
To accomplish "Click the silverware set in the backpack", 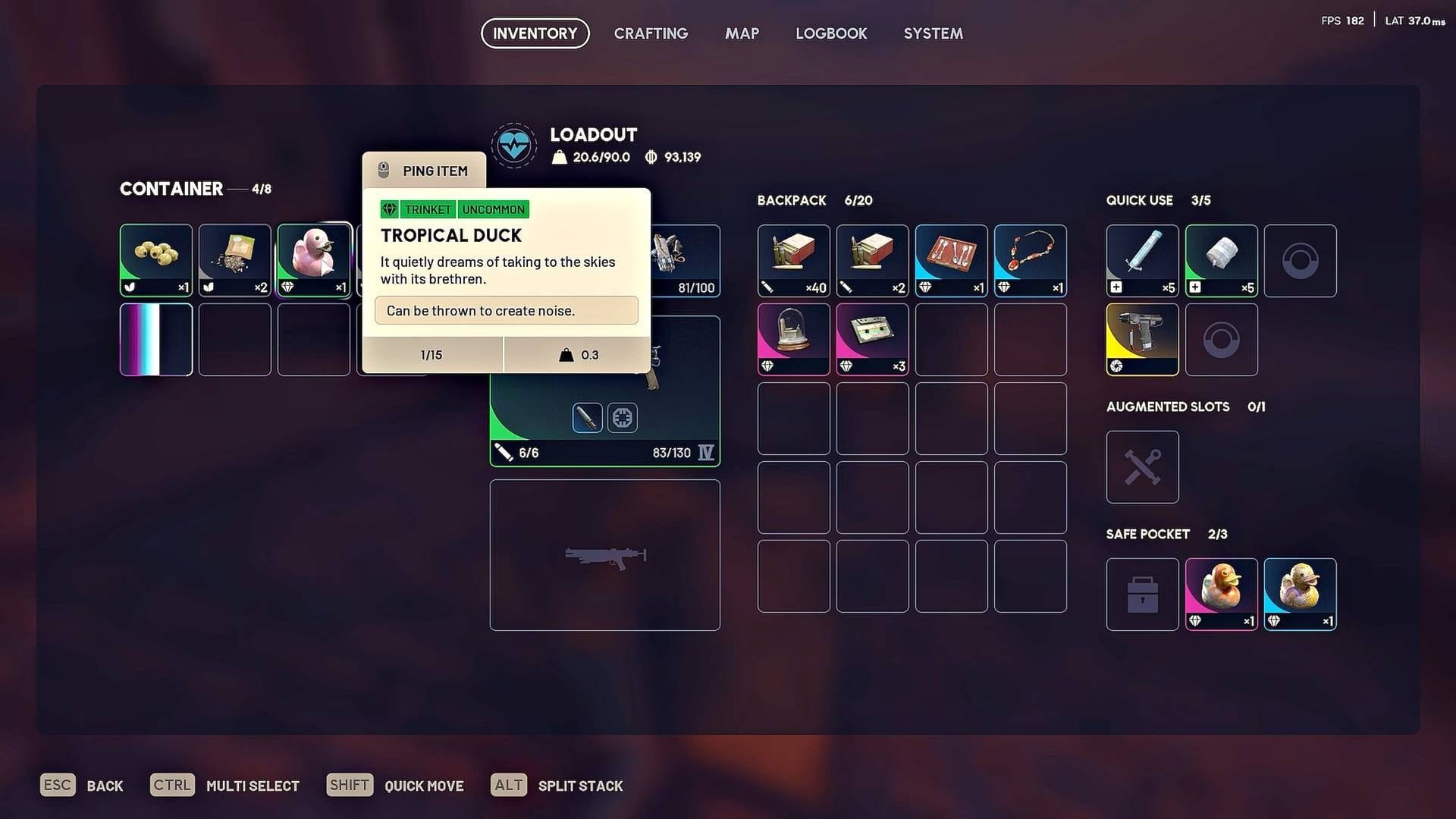I will 951,259.
